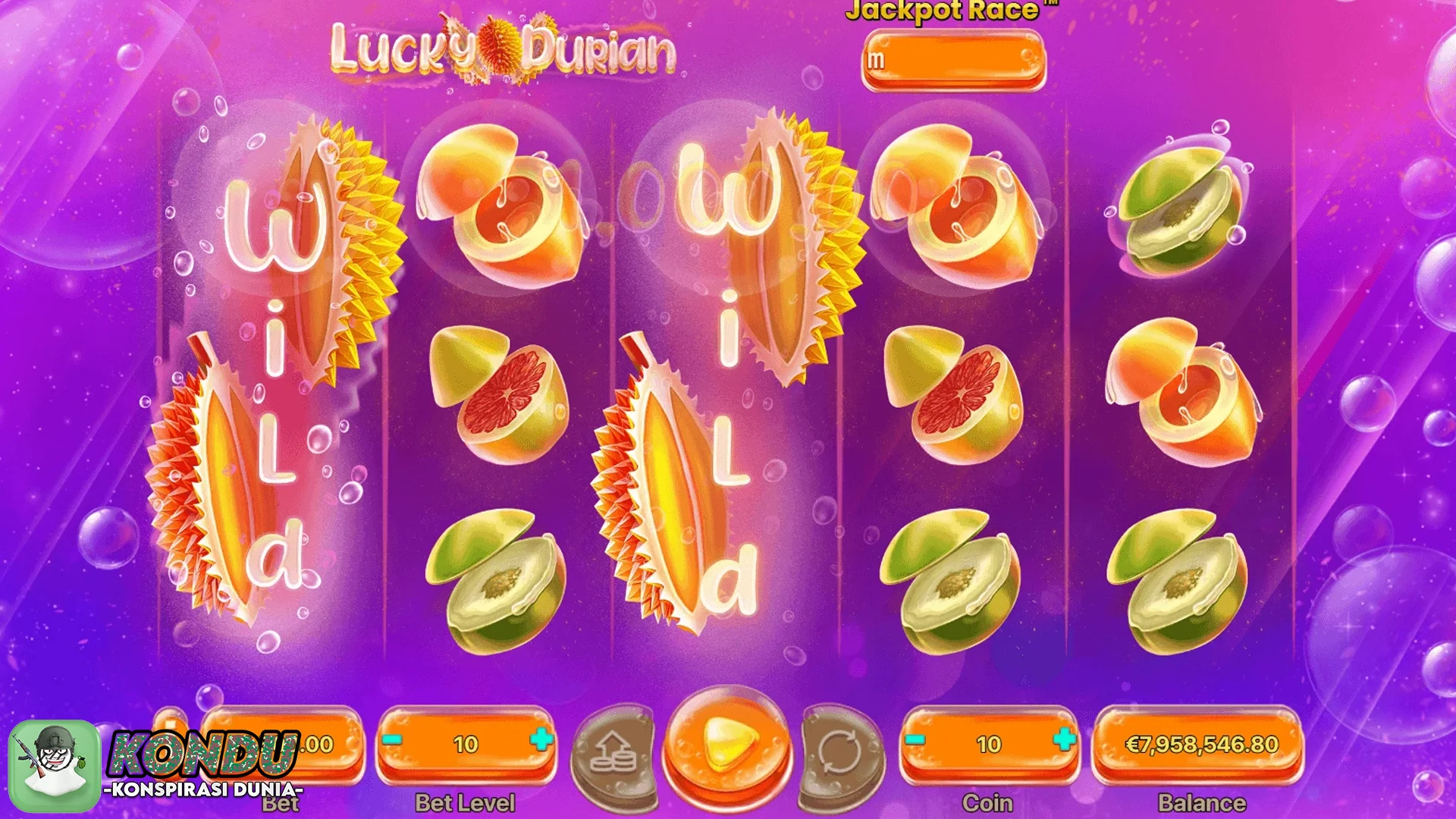Click the Lucky Durian game logo
1456x819 pixels.
click(500, 49)
